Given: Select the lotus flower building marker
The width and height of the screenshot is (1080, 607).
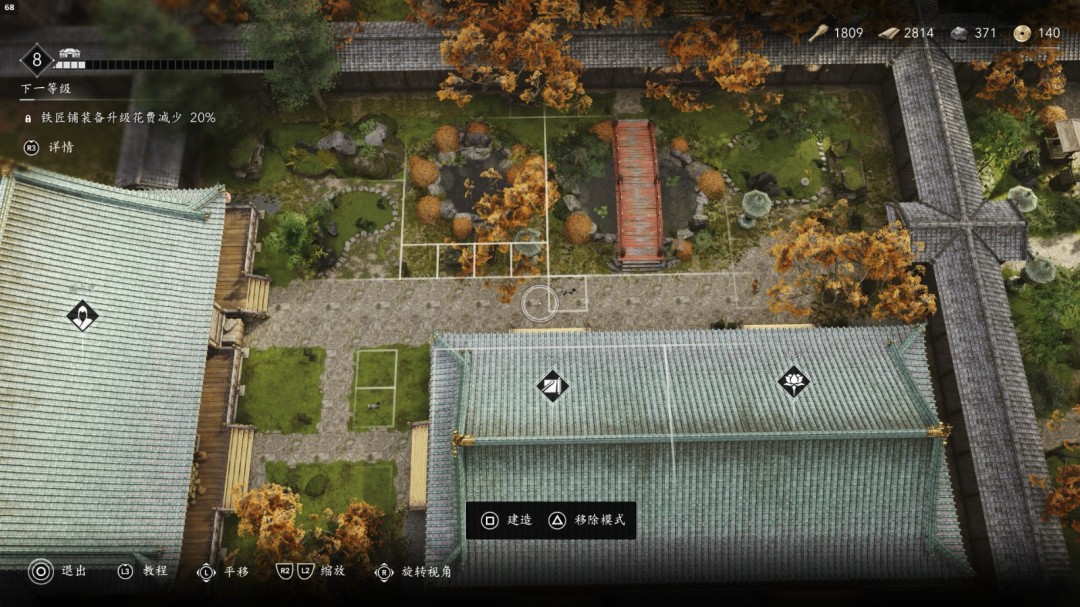Looking at the screenshot, I should tap(794, 380).
